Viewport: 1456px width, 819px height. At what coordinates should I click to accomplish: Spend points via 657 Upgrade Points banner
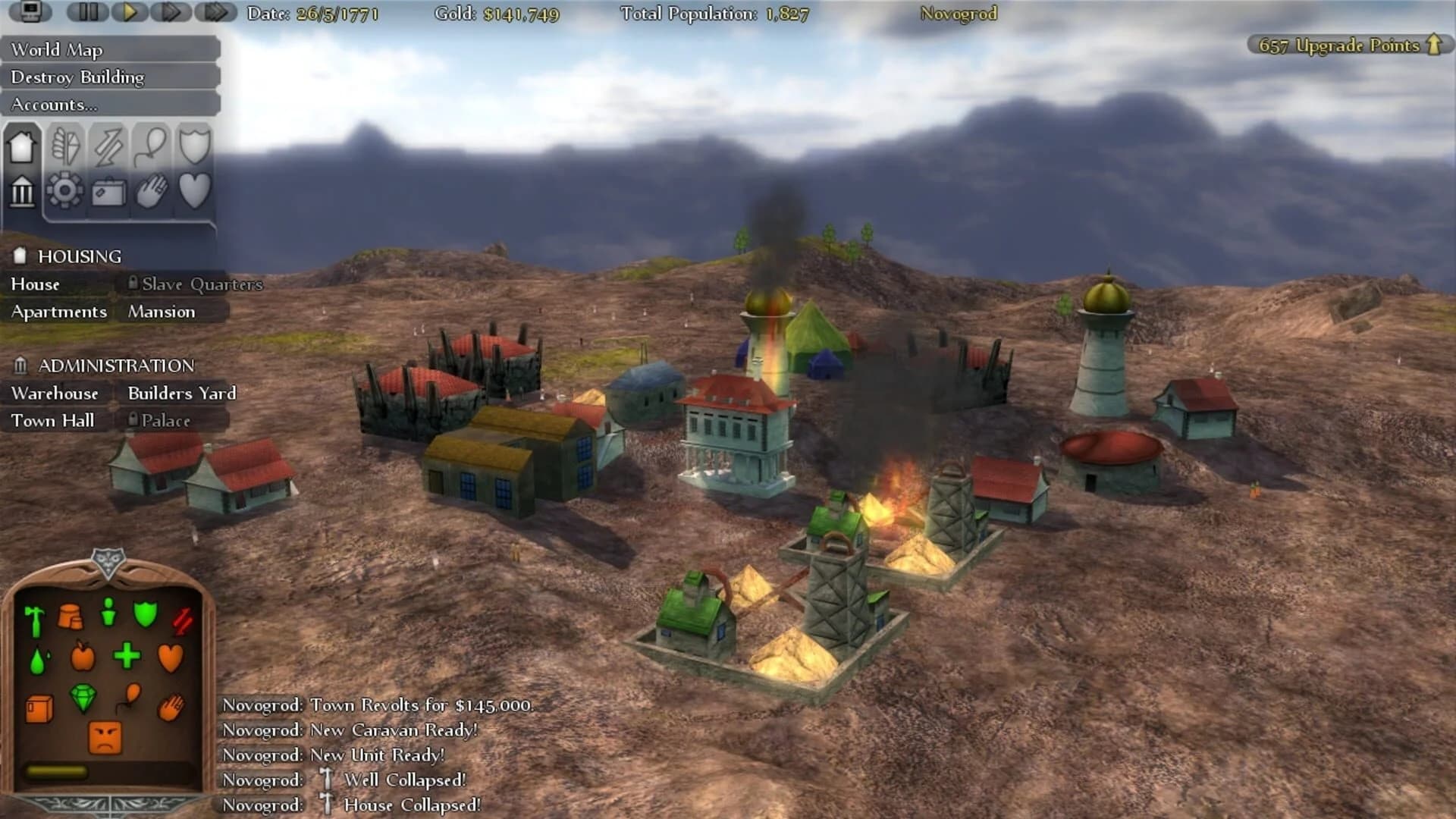pos(1346,45)
